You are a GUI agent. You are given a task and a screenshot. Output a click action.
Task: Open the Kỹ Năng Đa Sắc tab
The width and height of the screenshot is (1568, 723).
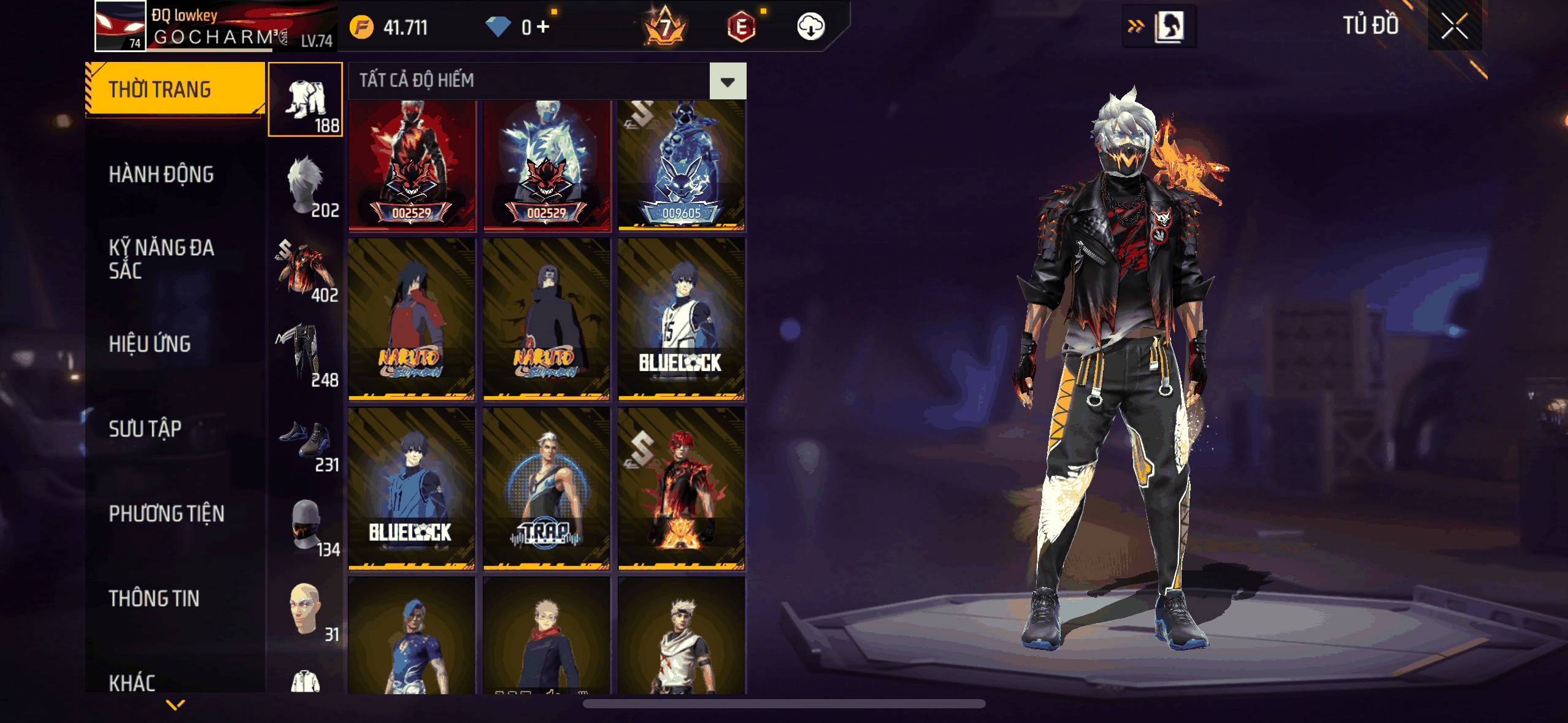click(161, 259)
